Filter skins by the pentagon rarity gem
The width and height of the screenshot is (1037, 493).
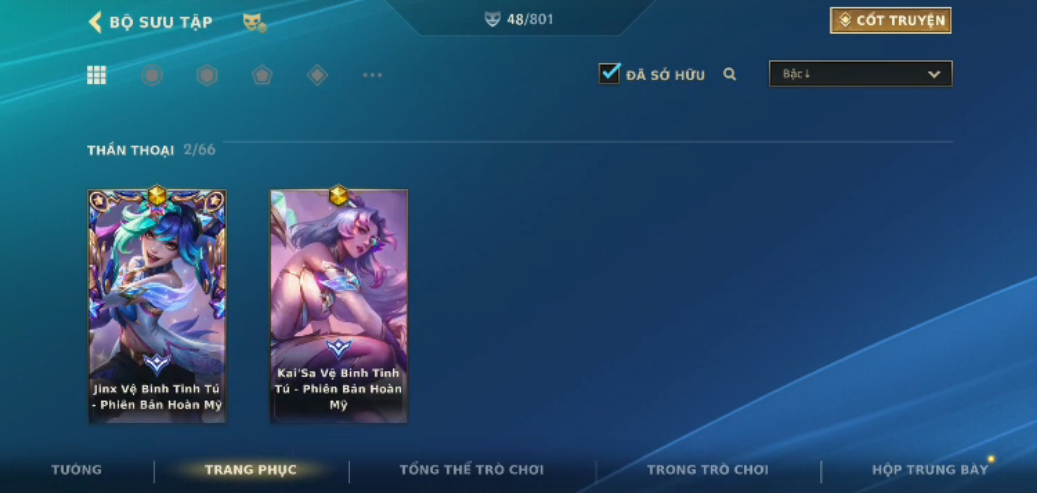pyautogui.click(x=262, y=75)
